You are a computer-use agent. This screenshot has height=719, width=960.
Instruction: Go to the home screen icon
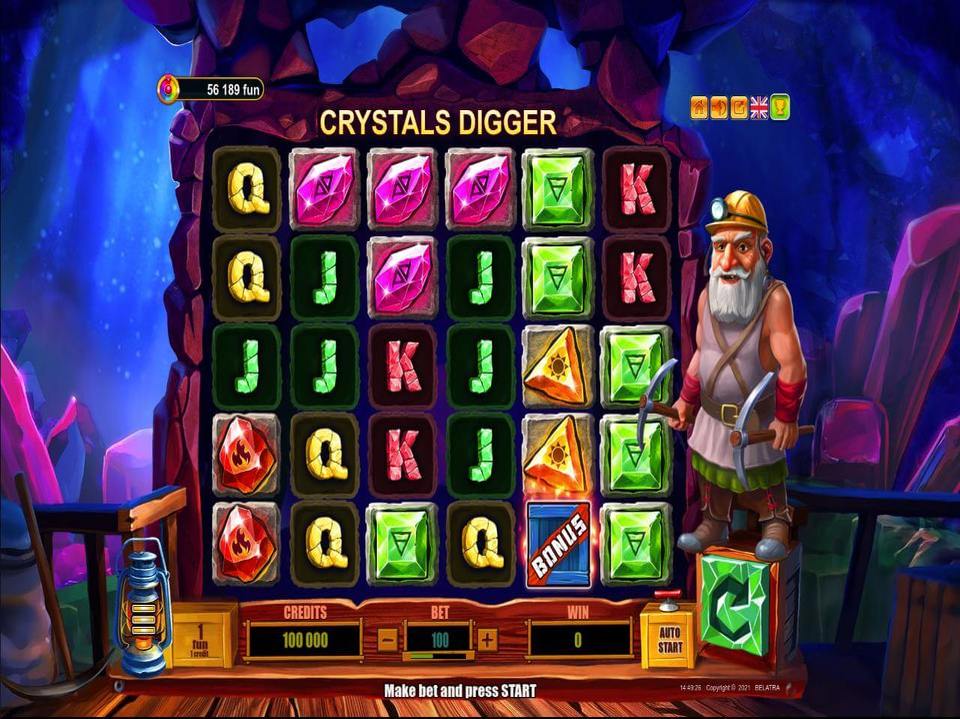point(700,107)
